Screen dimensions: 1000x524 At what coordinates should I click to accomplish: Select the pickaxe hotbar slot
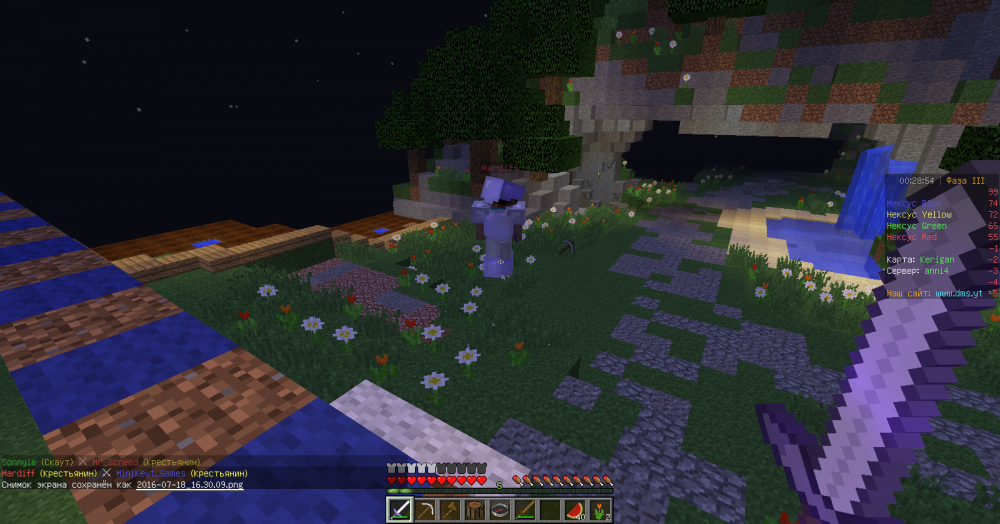425,510
